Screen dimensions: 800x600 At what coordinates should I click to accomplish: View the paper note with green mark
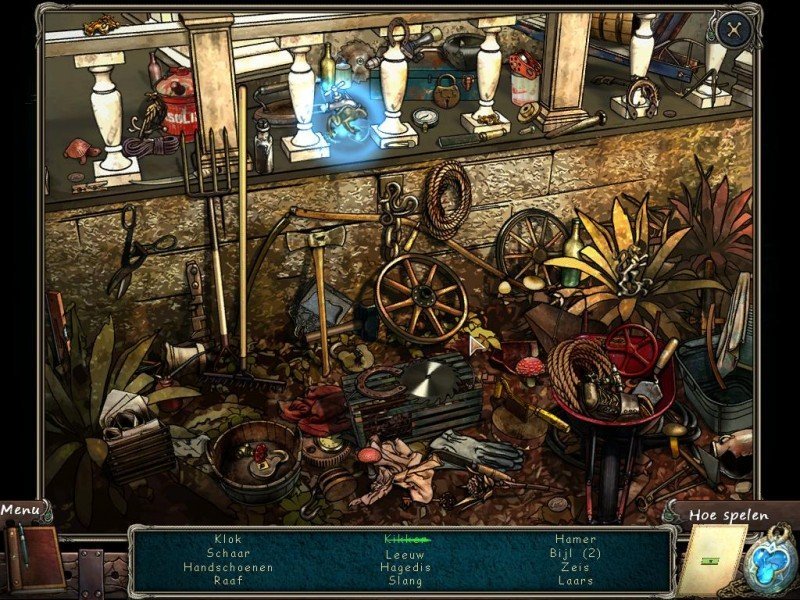[712, 561]
